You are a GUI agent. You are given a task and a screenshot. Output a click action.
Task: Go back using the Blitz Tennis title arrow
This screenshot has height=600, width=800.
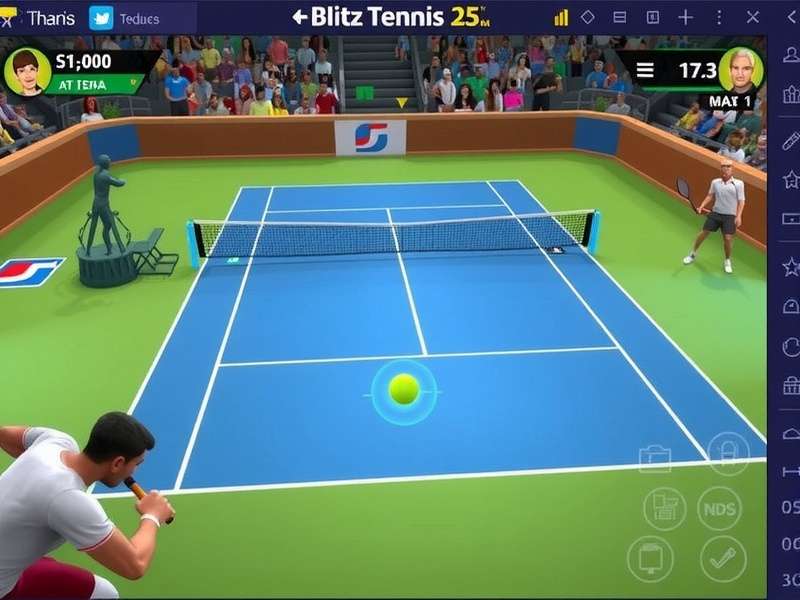pyautogui.click(x=299, y=17)
